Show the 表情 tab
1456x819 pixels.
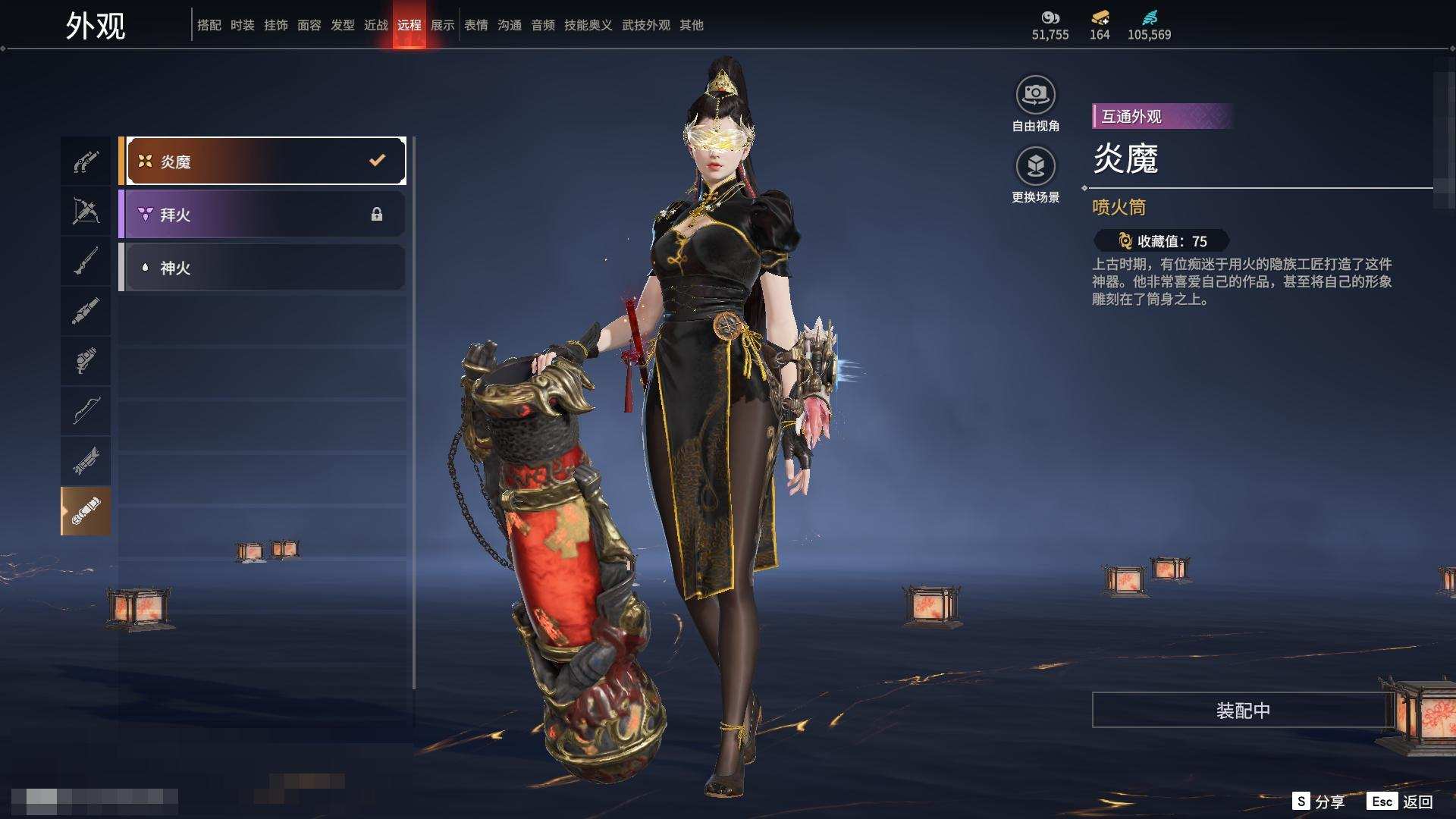point(476,25)
